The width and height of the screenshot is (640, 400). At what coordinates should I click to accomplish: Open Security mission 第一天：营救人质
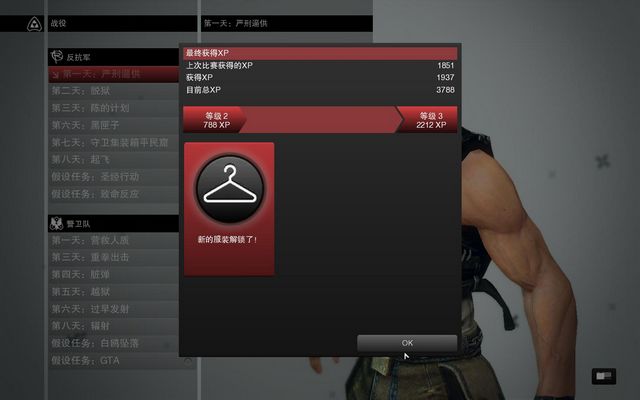(x=96, y=240)
